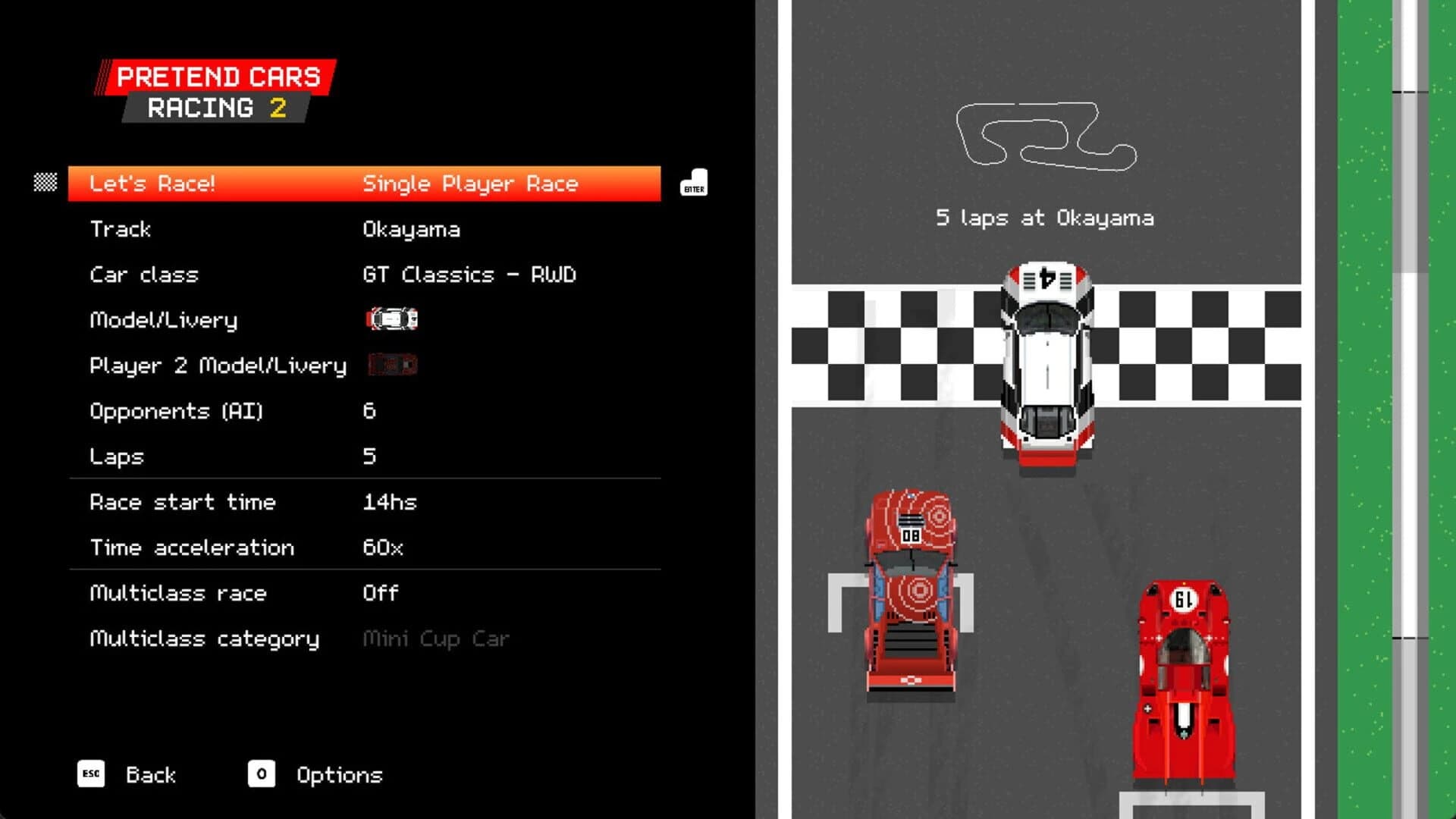Click the ESC key icon in the bottom bar

(x=90, y=774)
